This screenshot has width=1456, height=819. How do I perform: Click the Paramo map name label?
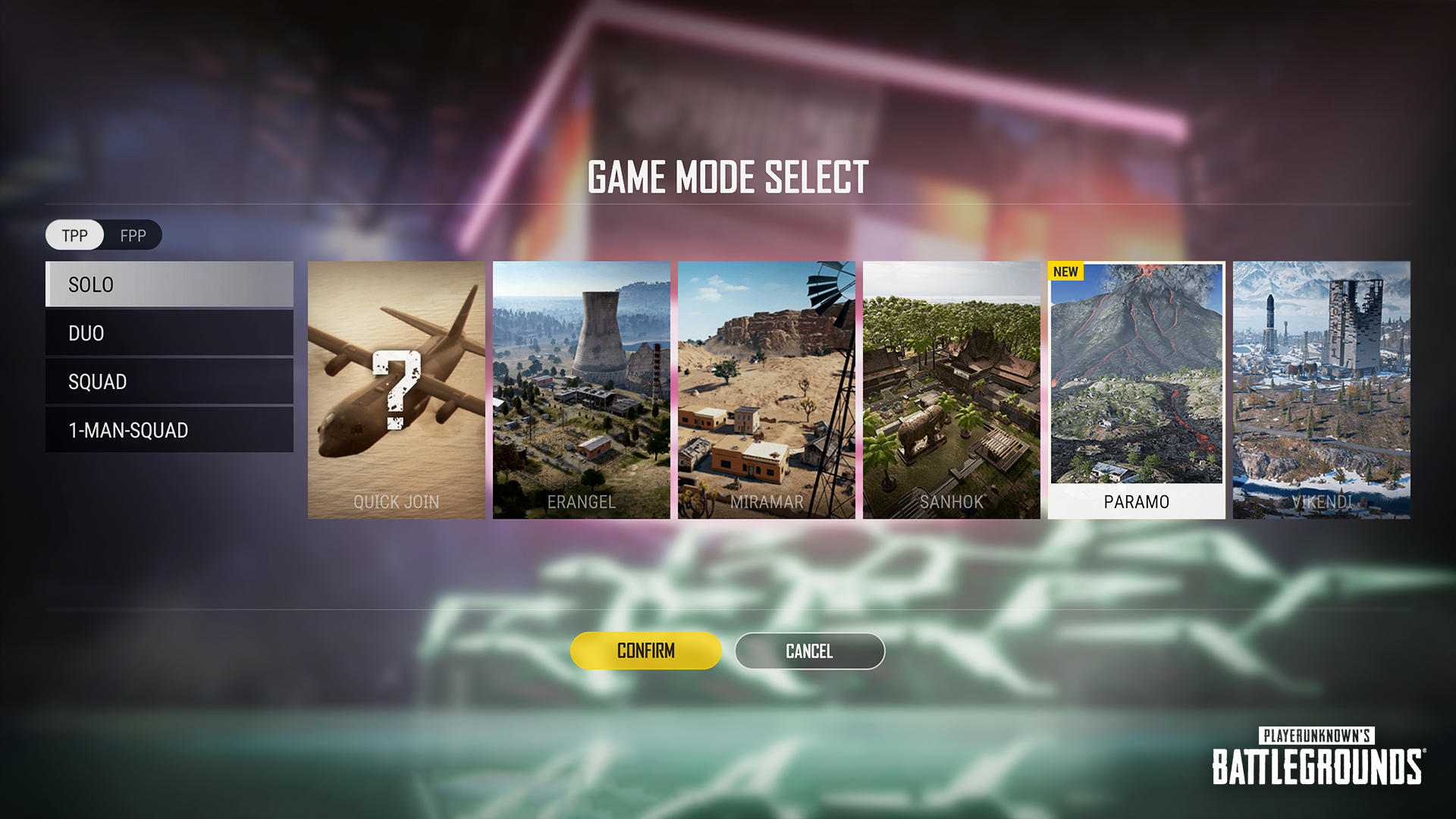point(1135,501)
